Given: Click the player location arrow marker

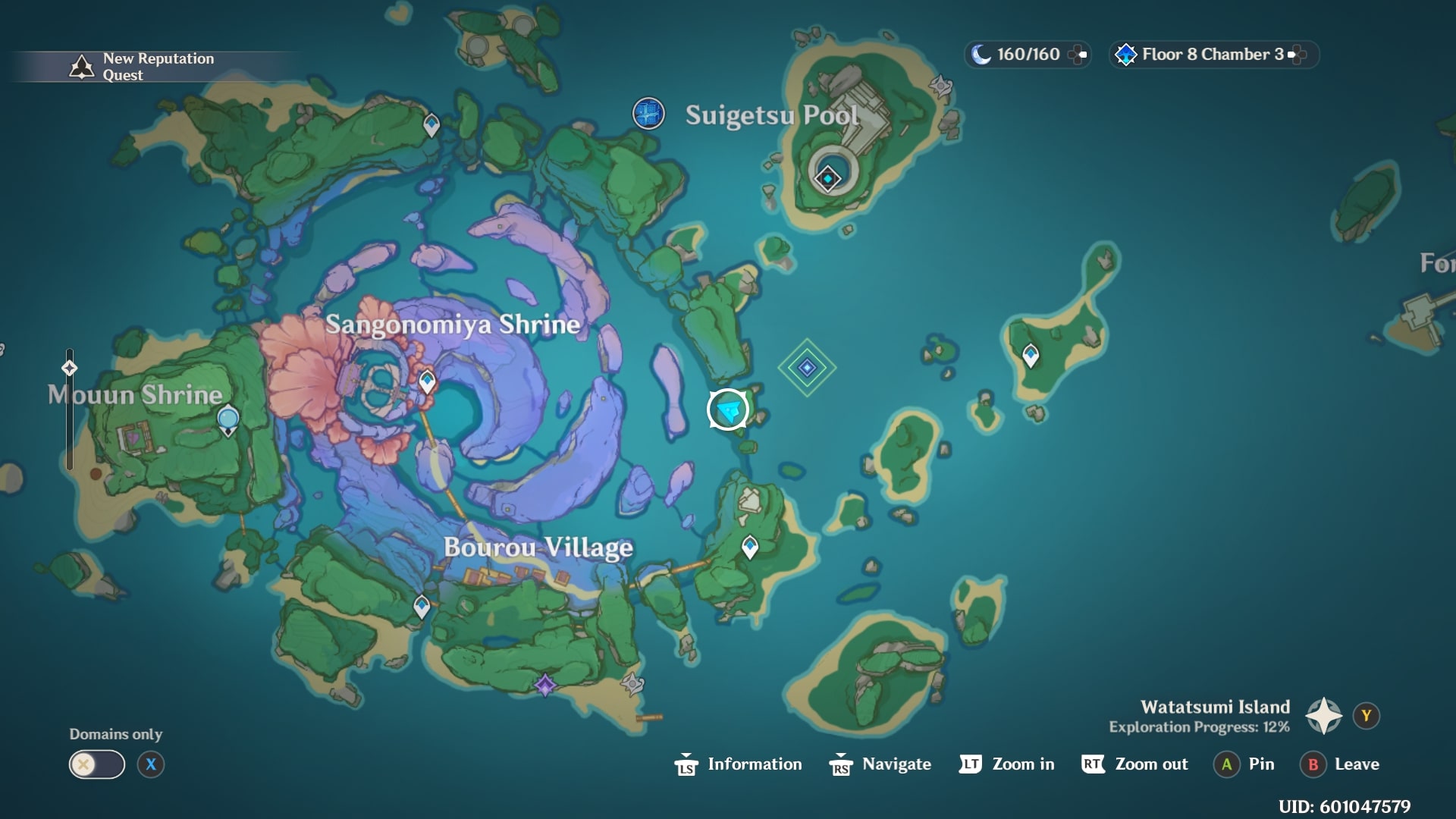Looking at the screenshot, I should (726, 409).
